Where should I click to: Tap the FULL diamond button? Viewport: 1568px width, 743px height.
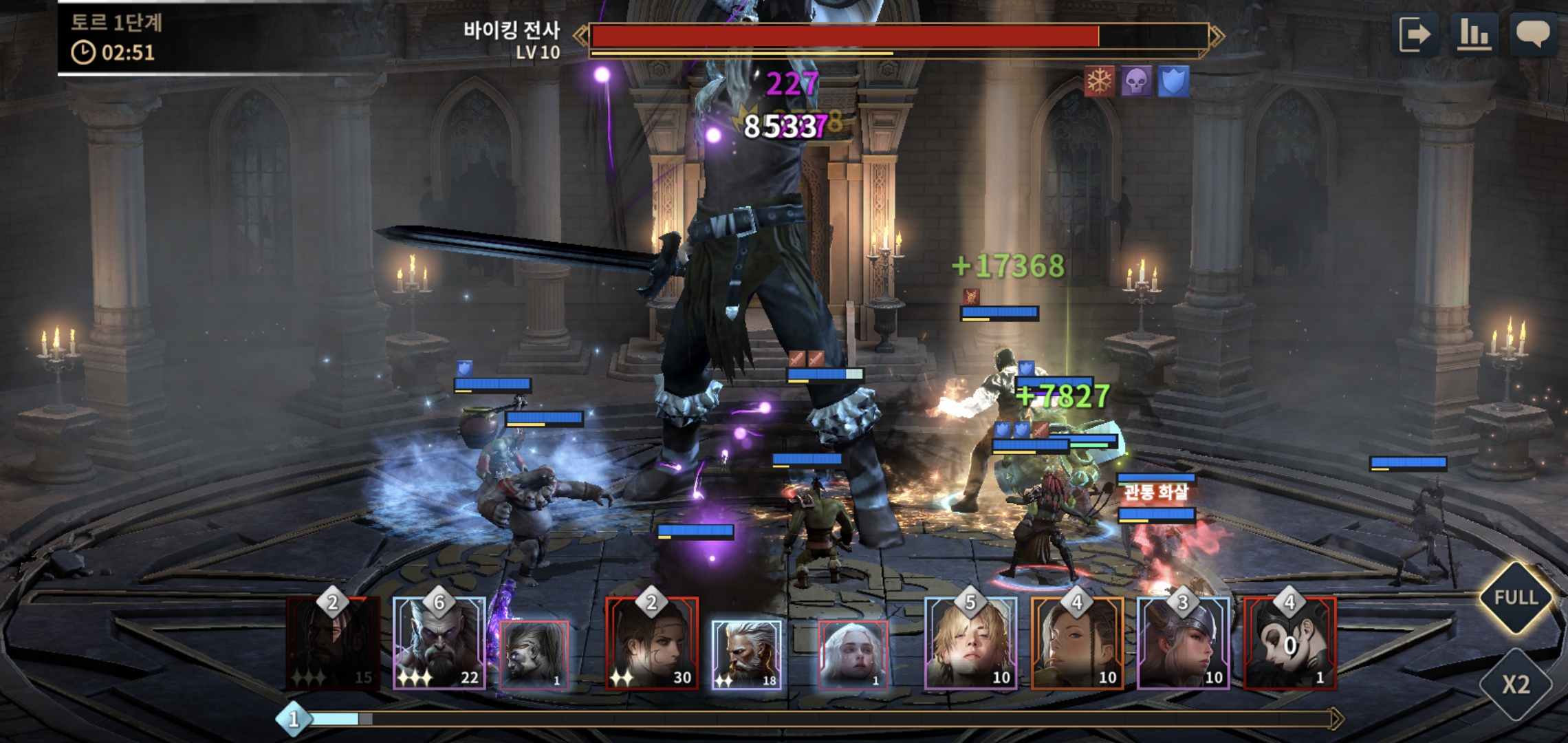(1516, 597)
